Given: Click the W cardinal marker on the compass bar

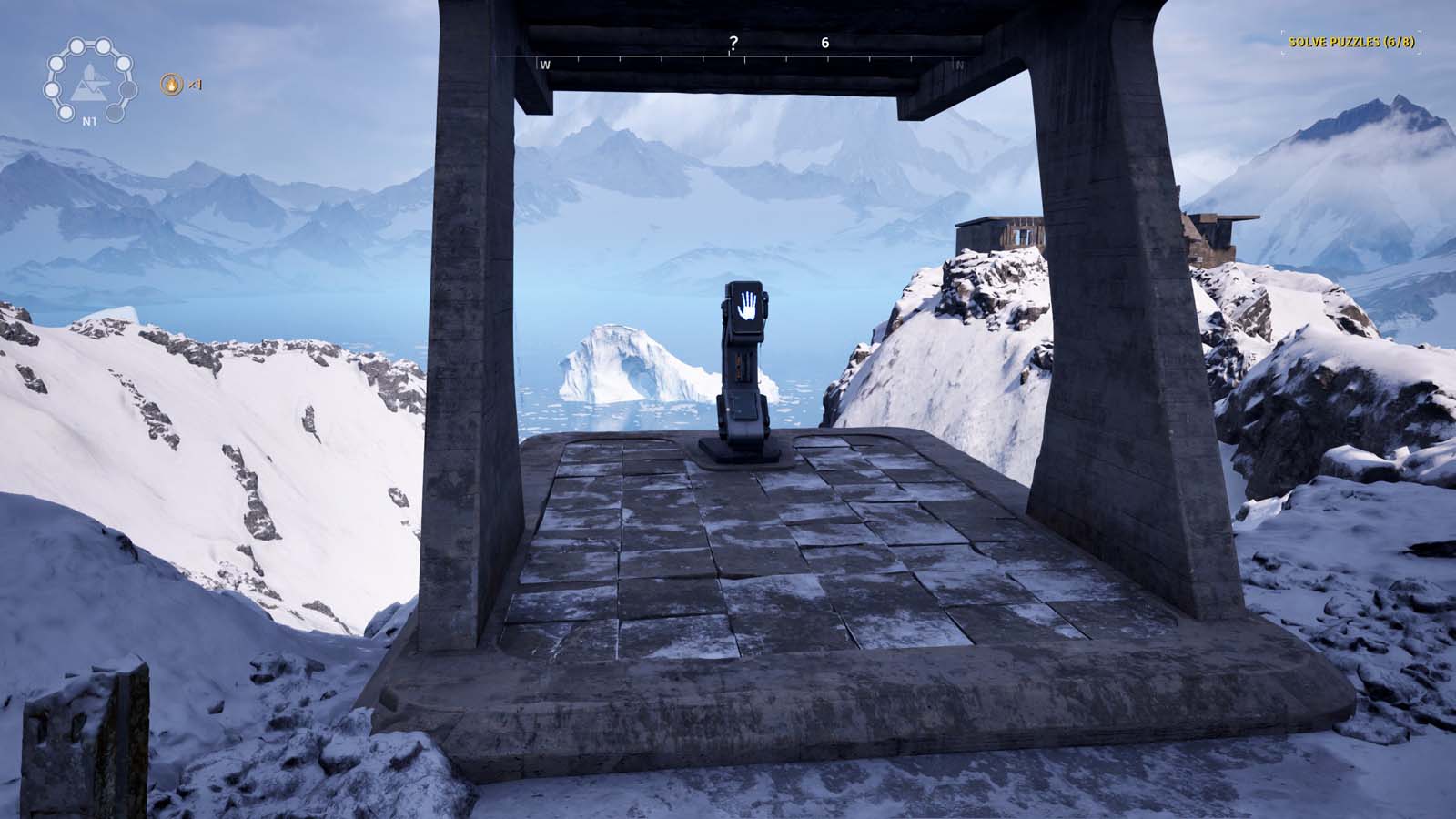Looking at the screenshot, I should coord(545,65).
